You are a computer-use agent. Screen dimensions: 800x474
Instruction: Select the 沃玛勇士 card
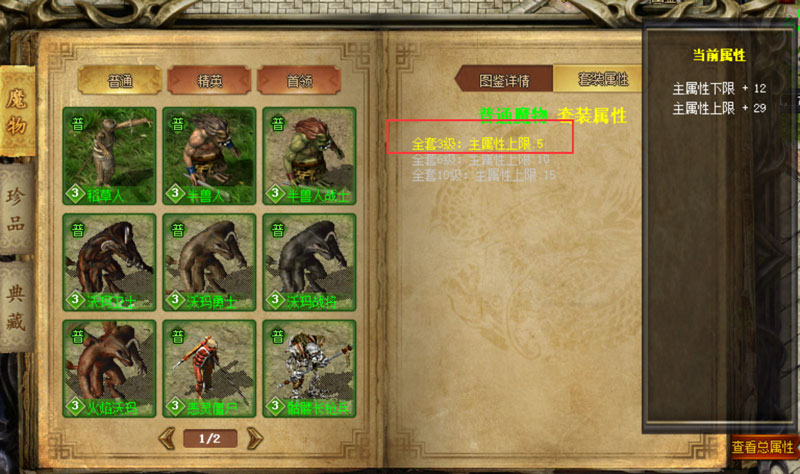coord(209,261)
